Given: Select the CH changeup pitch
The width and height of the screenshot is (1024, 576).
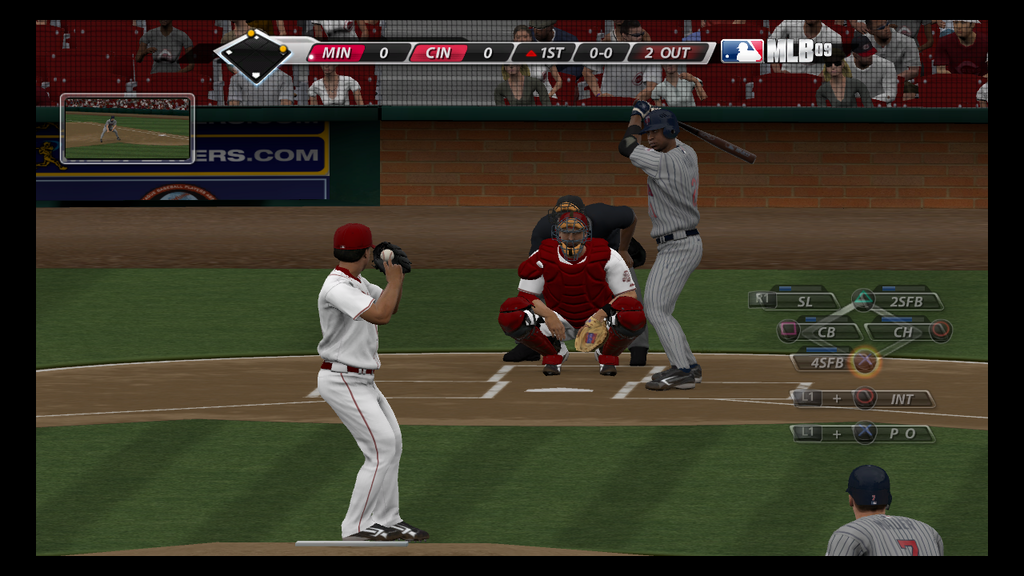Looking at the screenshot, I should pos(903,331).
